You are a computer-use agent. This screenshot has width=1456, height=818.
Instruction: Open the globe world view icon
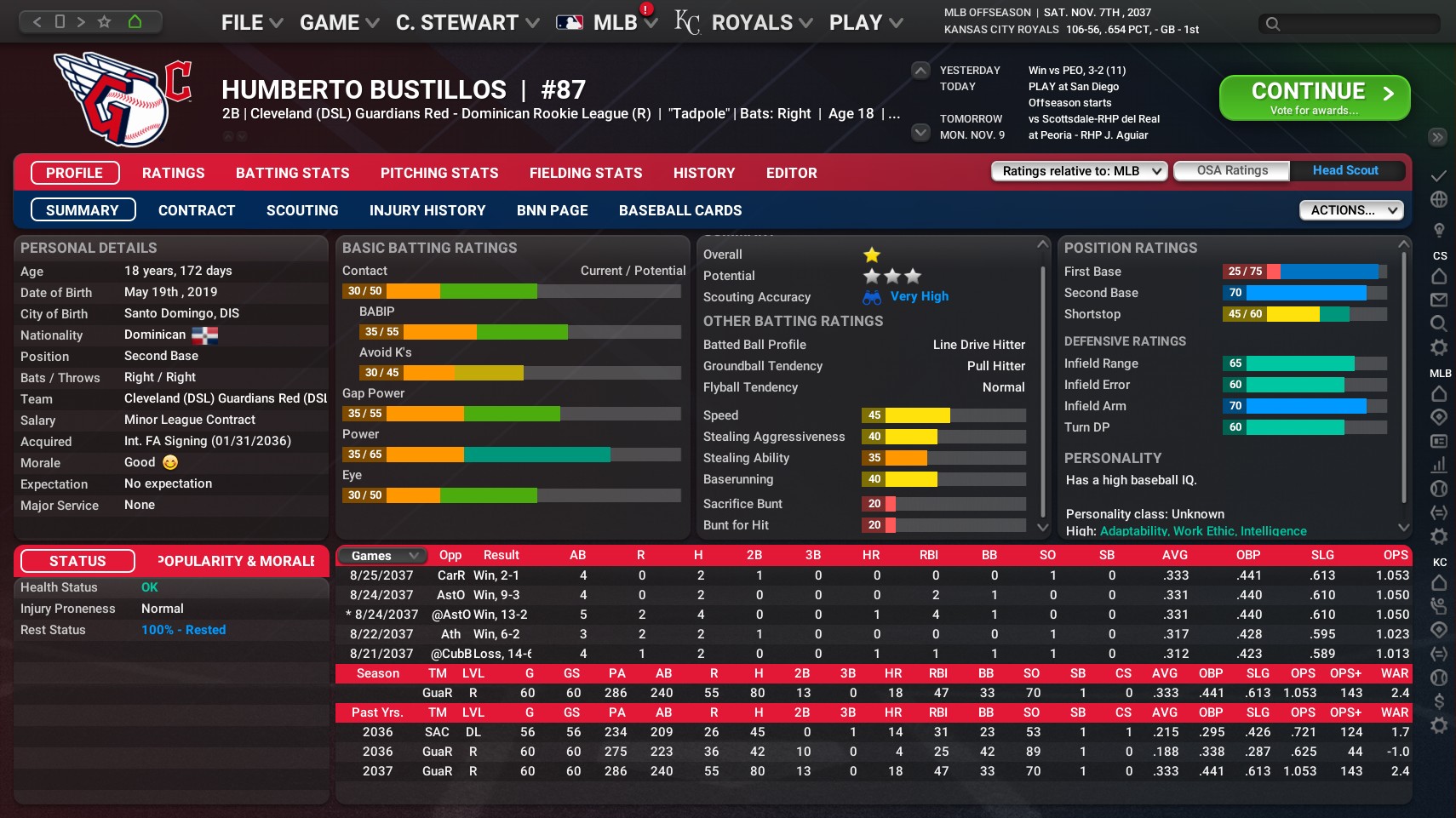tap(1437, 197)
